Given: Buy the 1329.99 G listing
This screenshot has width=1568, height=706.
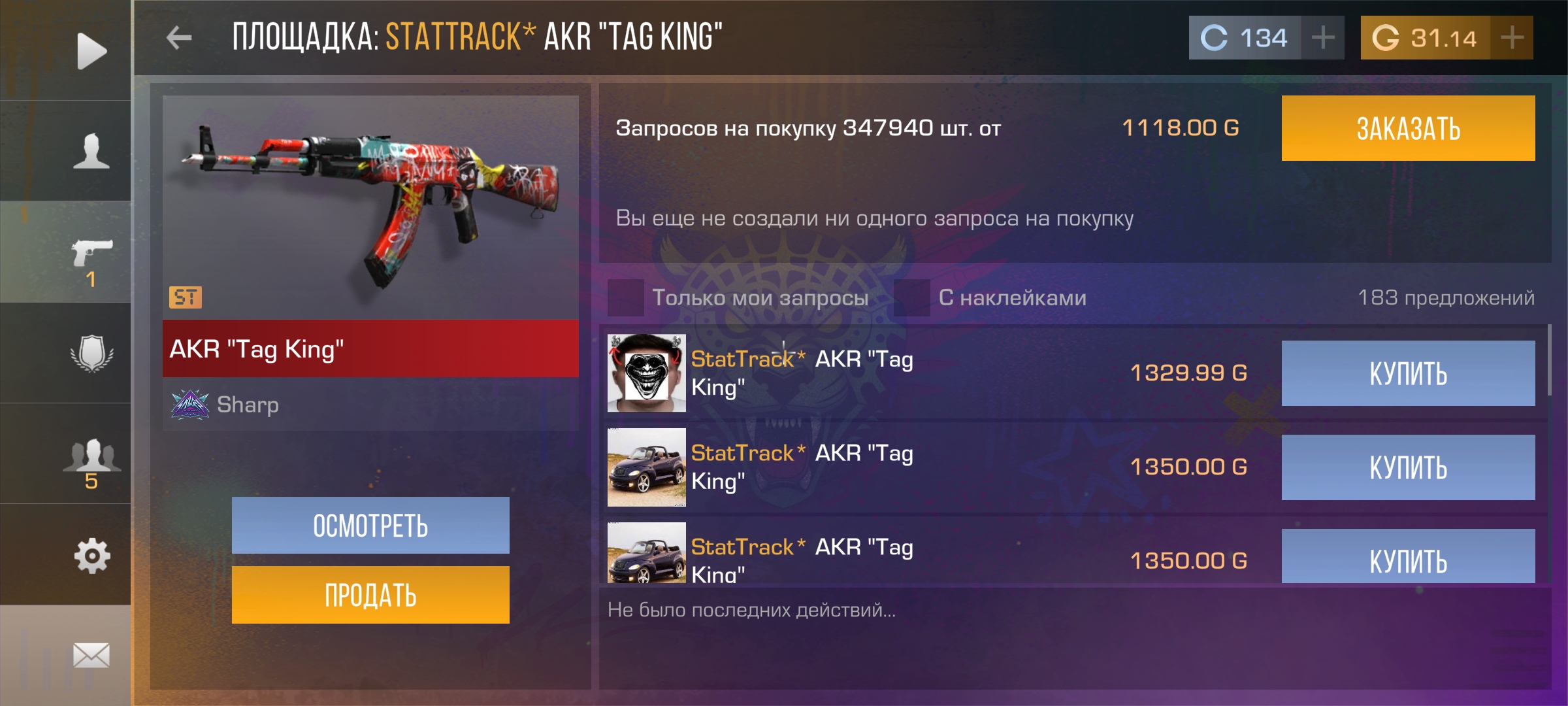Looking at the screenshot, I should click(1407, 373).
